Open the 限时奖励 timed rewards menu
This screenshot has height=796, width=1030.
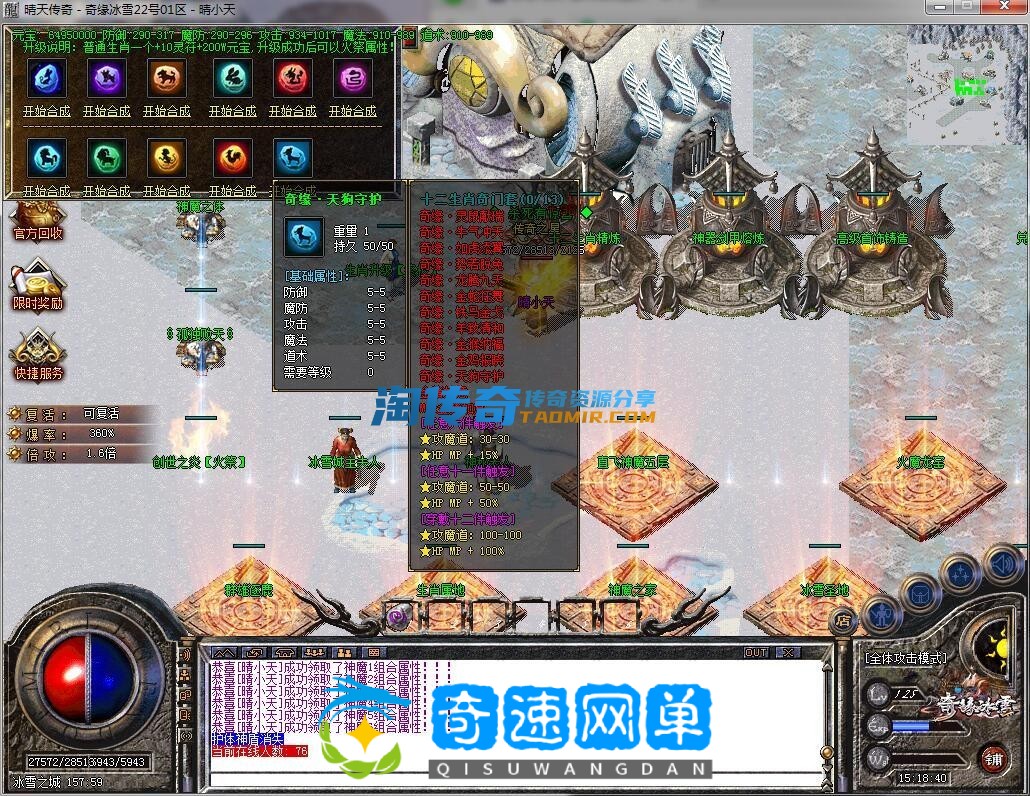pyautogui.click(x=38, y=288)
